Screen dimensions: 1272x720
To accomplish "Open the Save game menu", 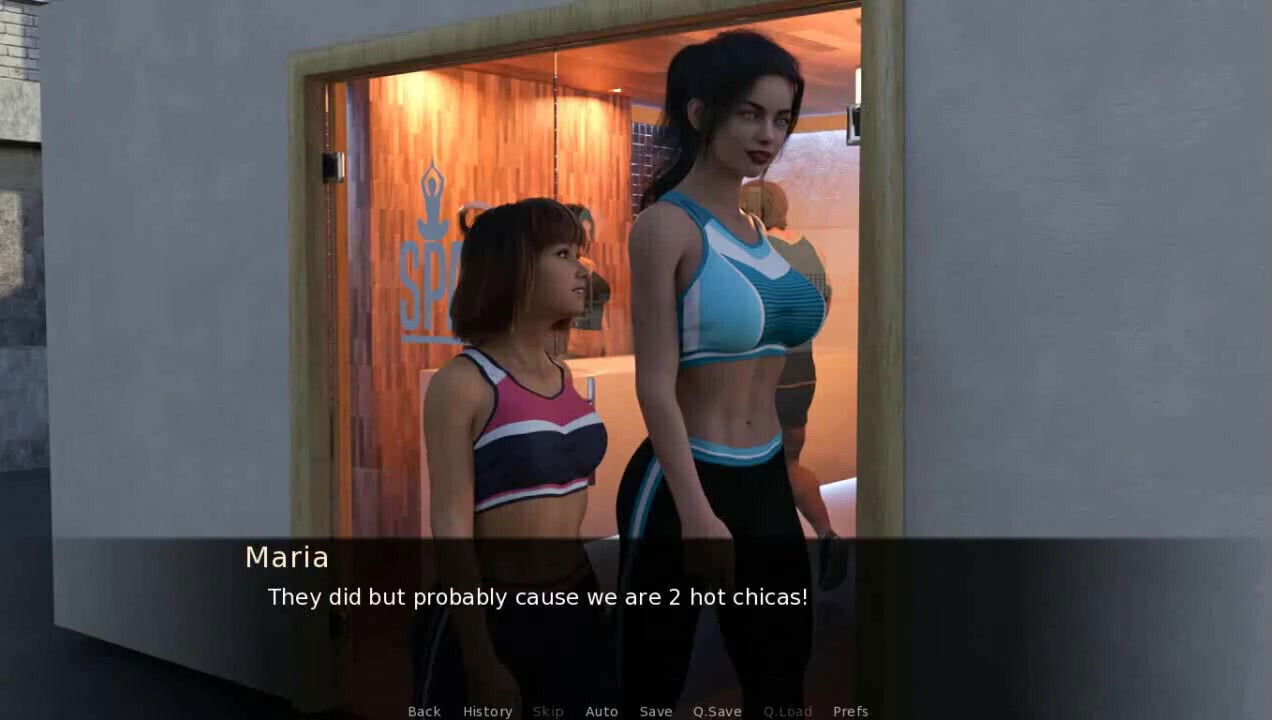I will click(x=656, y=711).
